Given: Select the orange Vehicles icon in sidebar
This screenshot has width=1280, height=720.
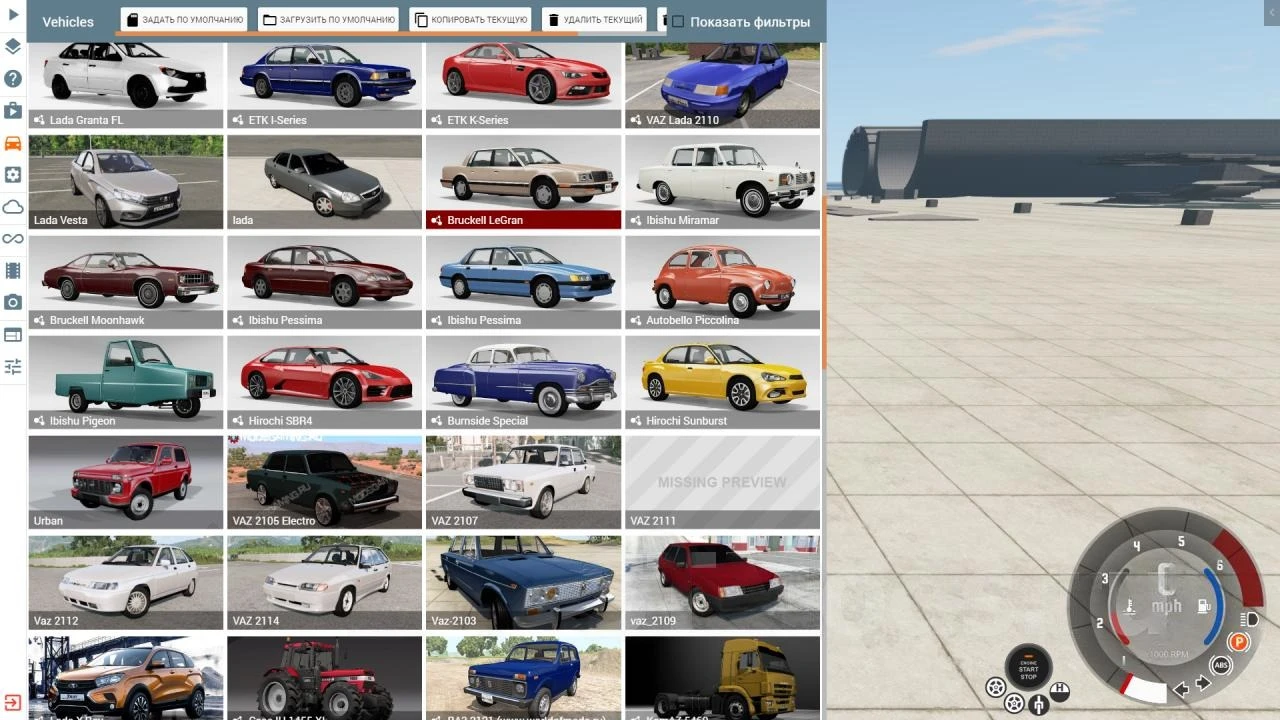Looking at the screenshot, I should tap(13, 142).
